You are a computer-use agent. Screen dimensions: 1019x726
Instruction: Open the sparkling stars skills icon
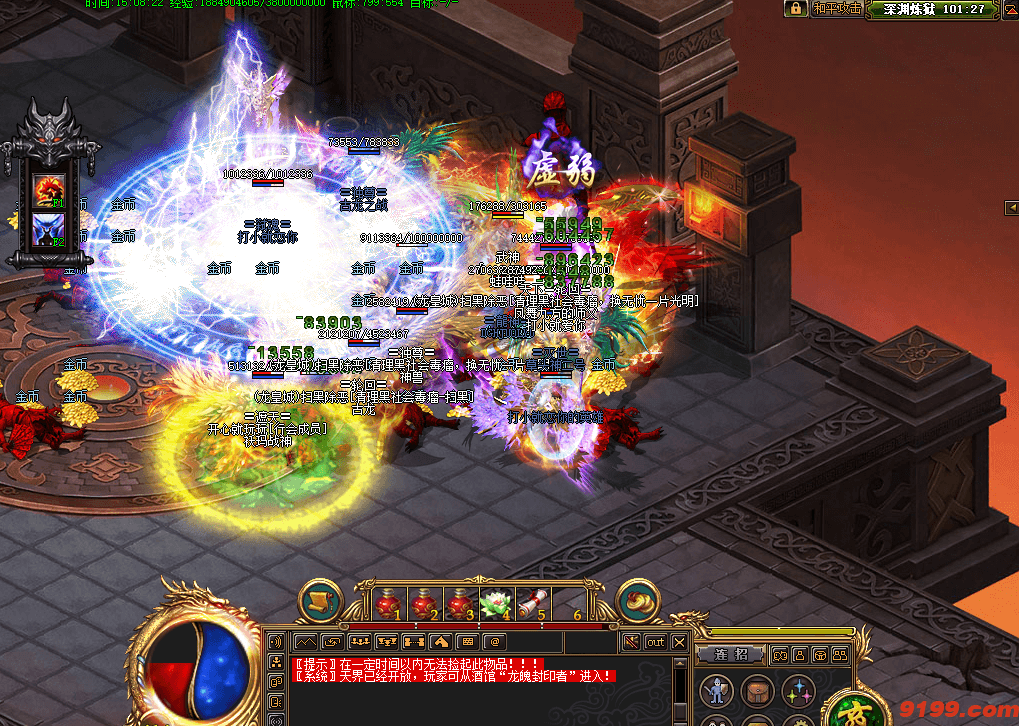point(798,690)
